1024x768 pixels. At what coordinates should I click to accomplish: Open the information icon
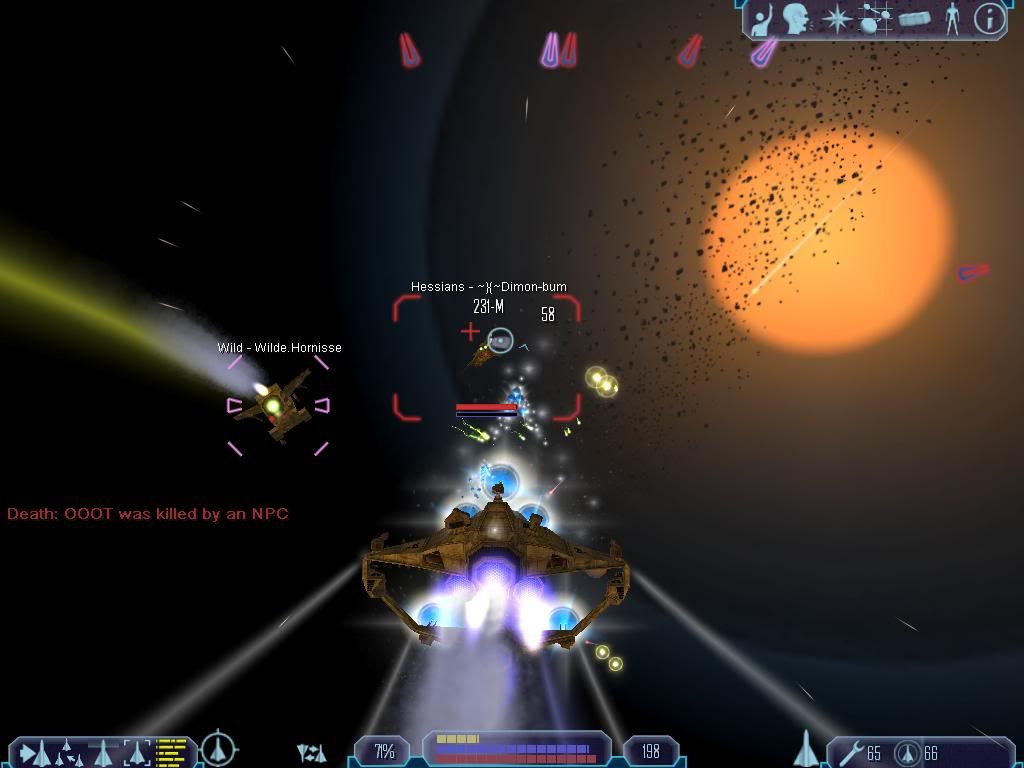[989, 18]
